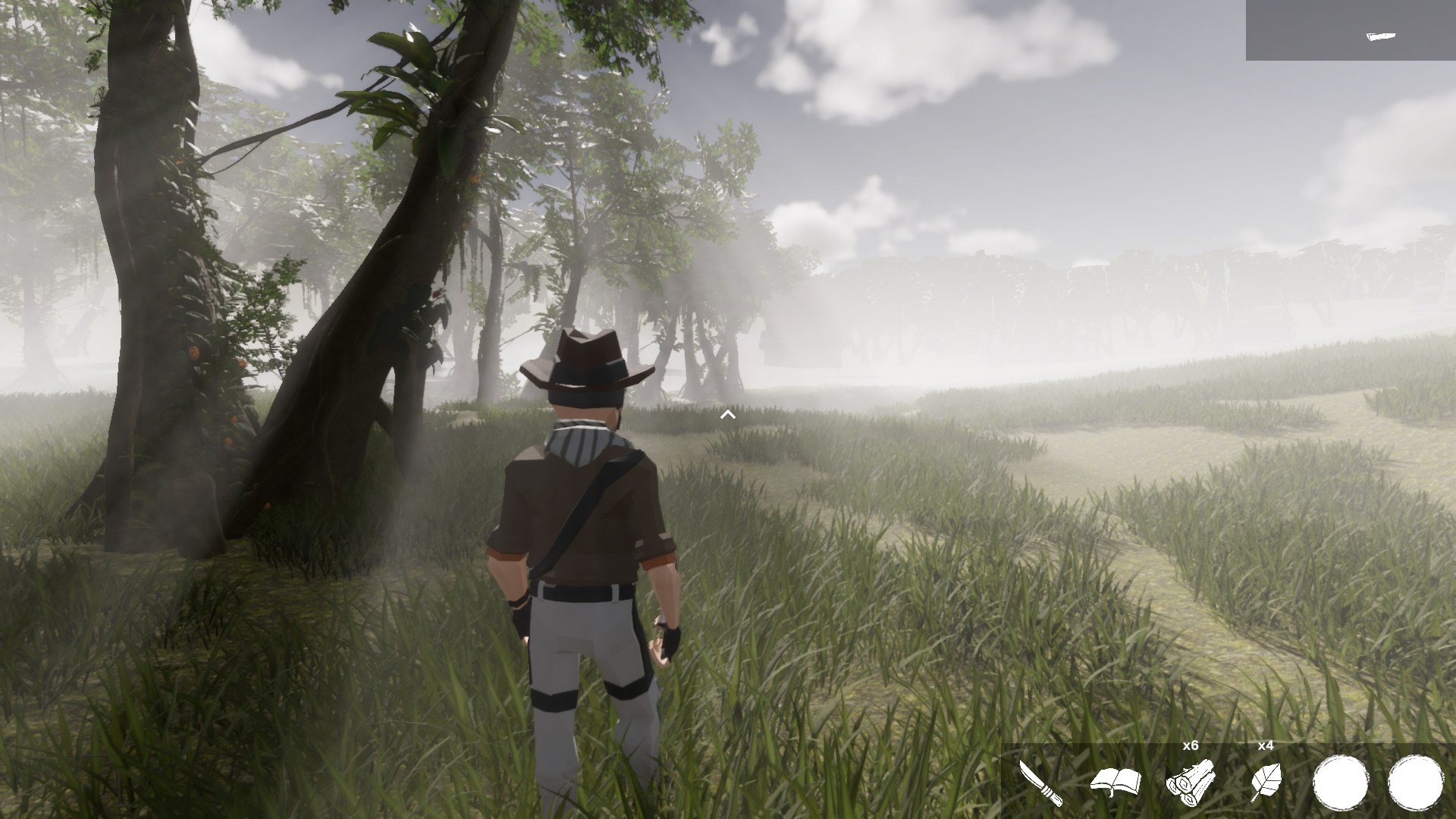Choose the leaf item slot
Viewport: 1456px width, 819px height.
point(1266,782)
